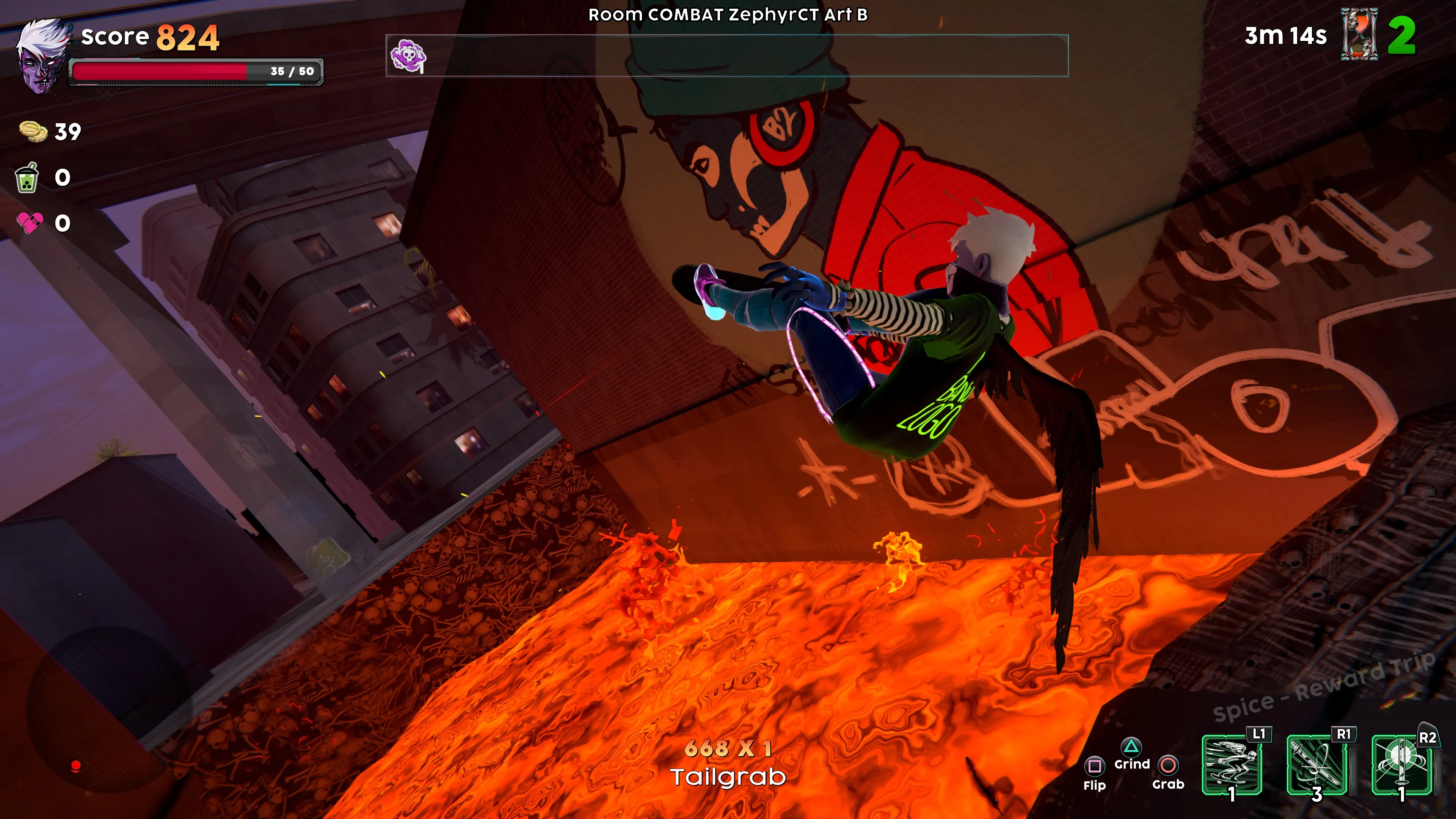The width and height of the screenshot is (1456, 819).
Task: Click the gold coins icon
Action: pos(33,132)
